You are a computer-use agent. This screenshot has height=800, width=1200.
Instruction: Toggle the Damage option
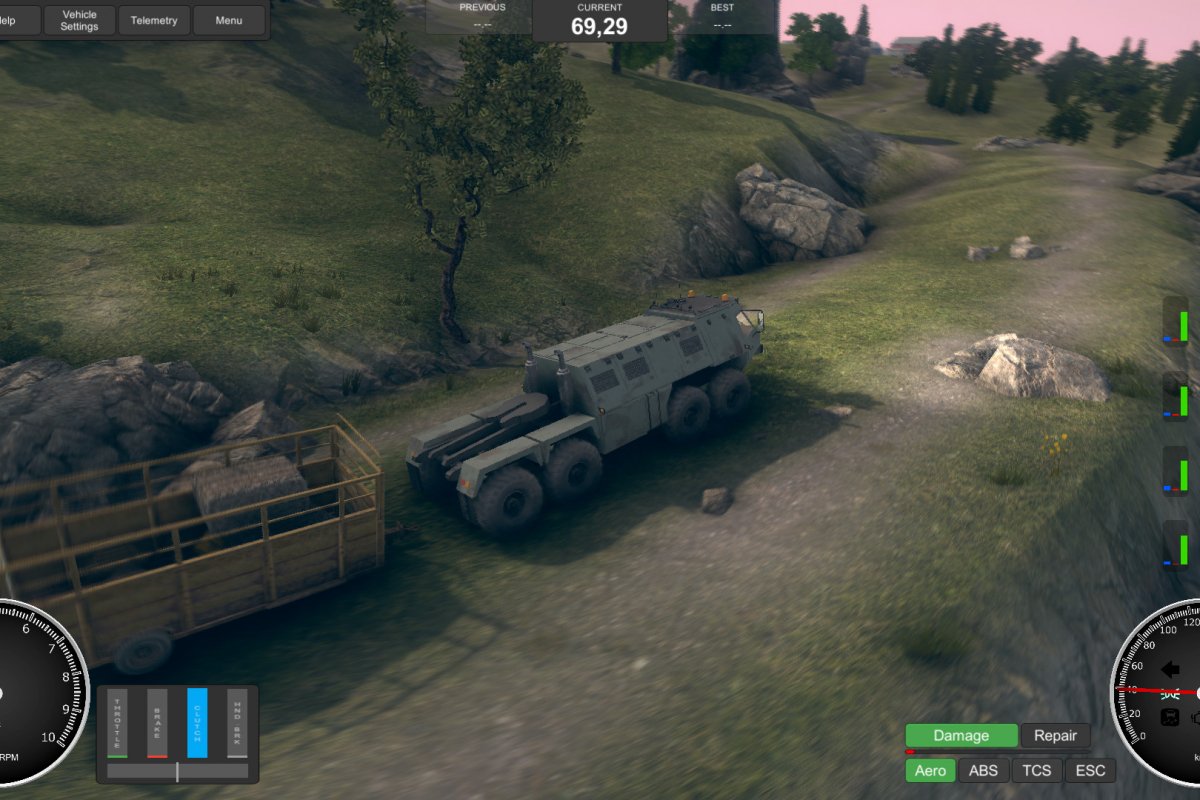pos(961,736)
